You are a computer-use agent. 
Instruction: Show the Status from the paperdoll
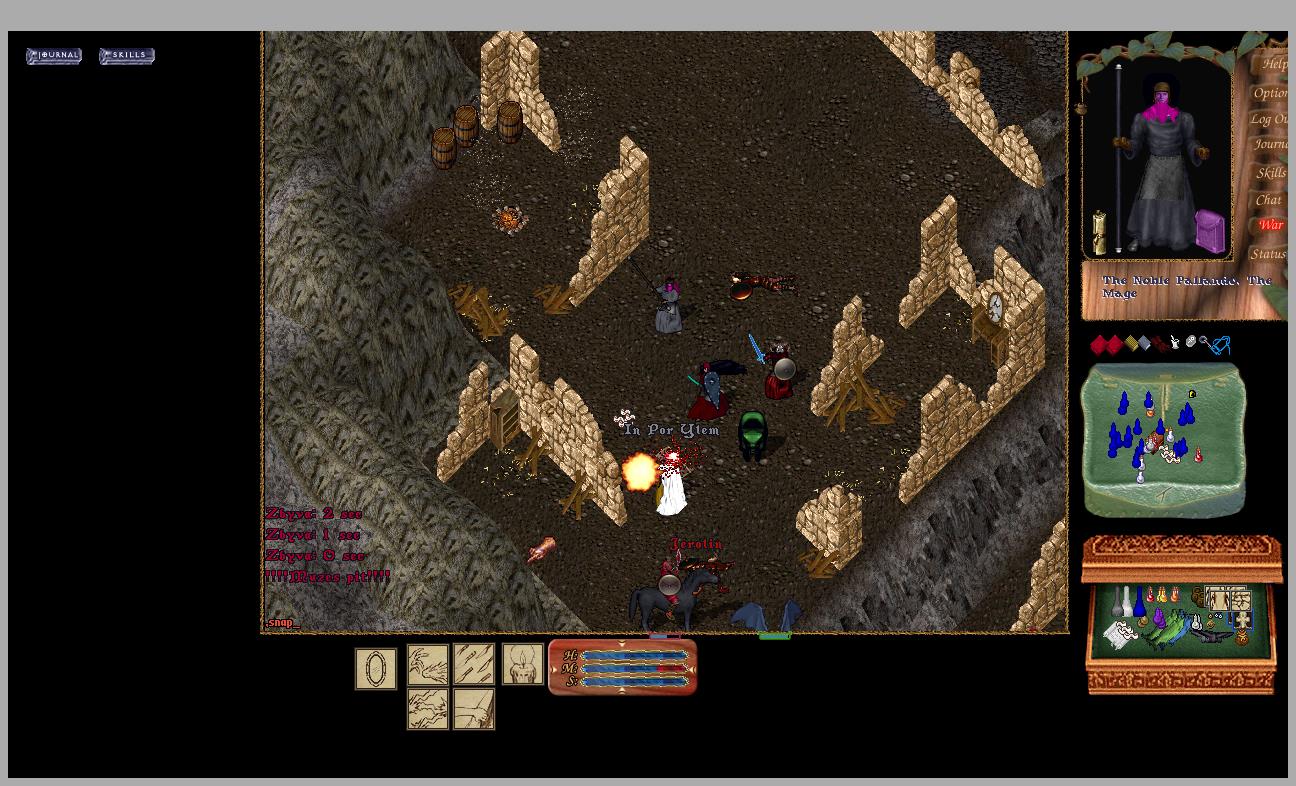pyautogui.click(x=1268, y=254)
